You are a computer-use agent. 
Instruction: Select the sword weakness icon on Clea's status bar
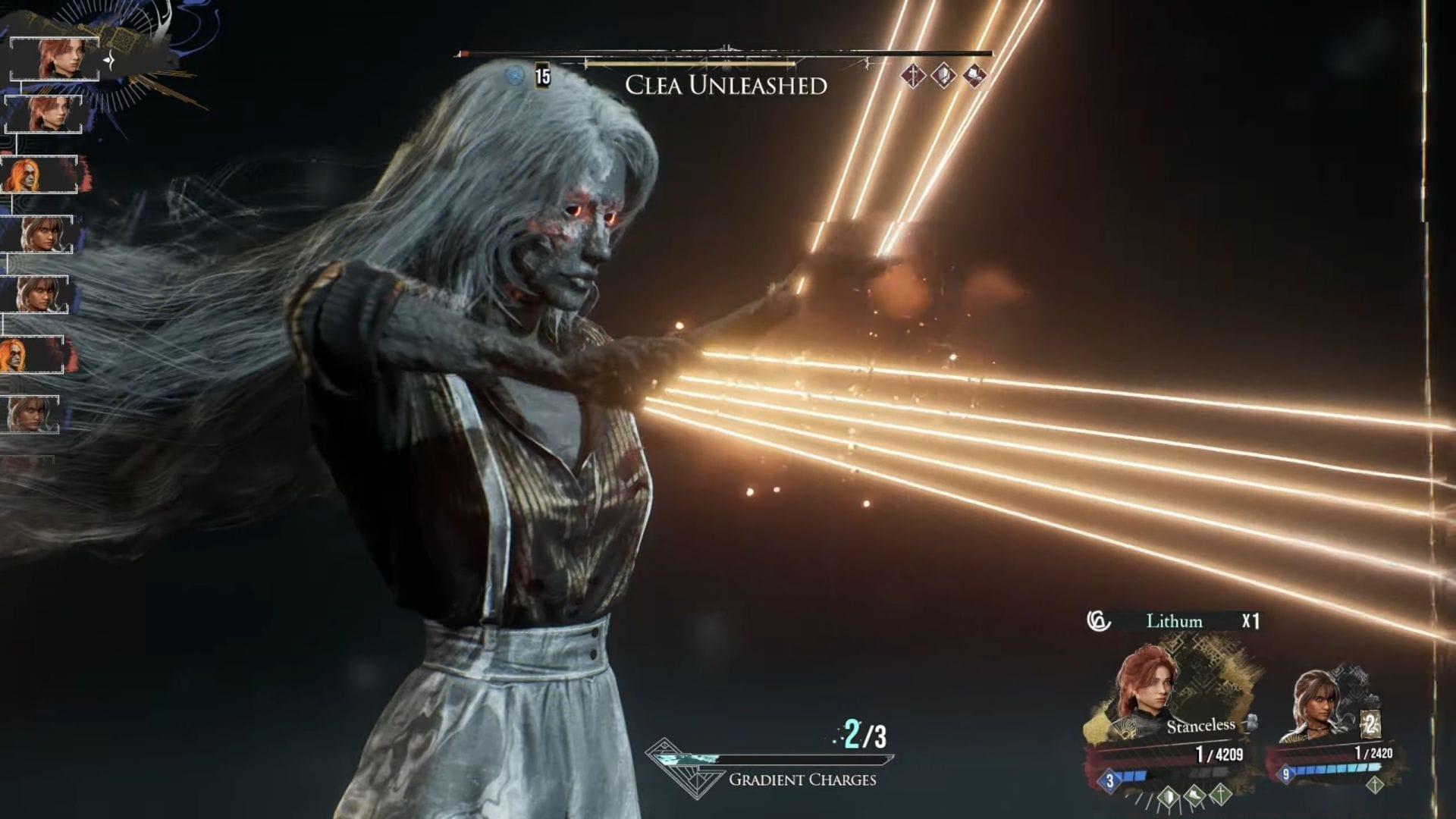click(912, 76)
